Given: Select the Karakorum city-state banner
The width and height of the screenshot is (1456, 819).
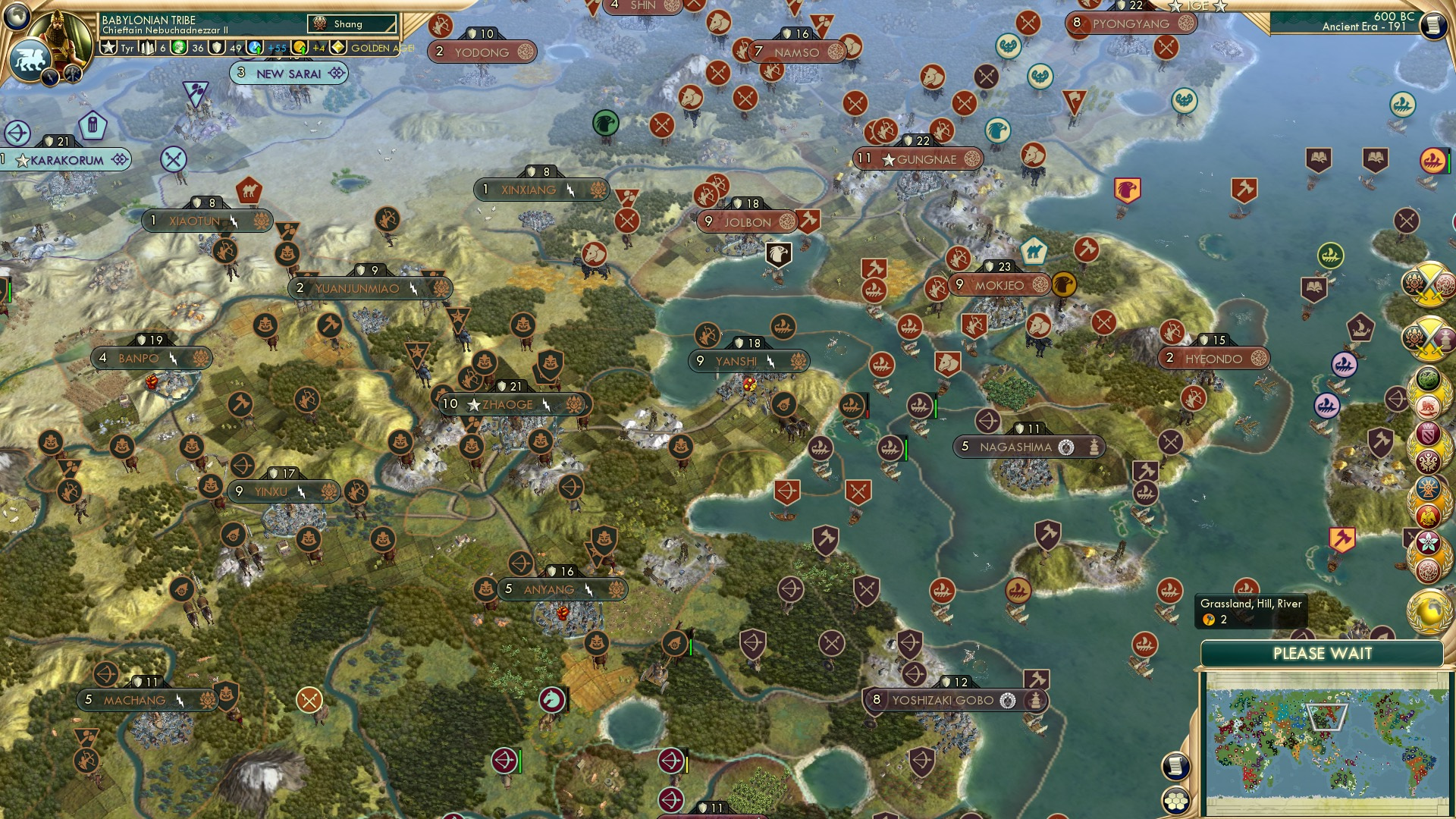Looking at the screenshot, I should pos(64,160).
